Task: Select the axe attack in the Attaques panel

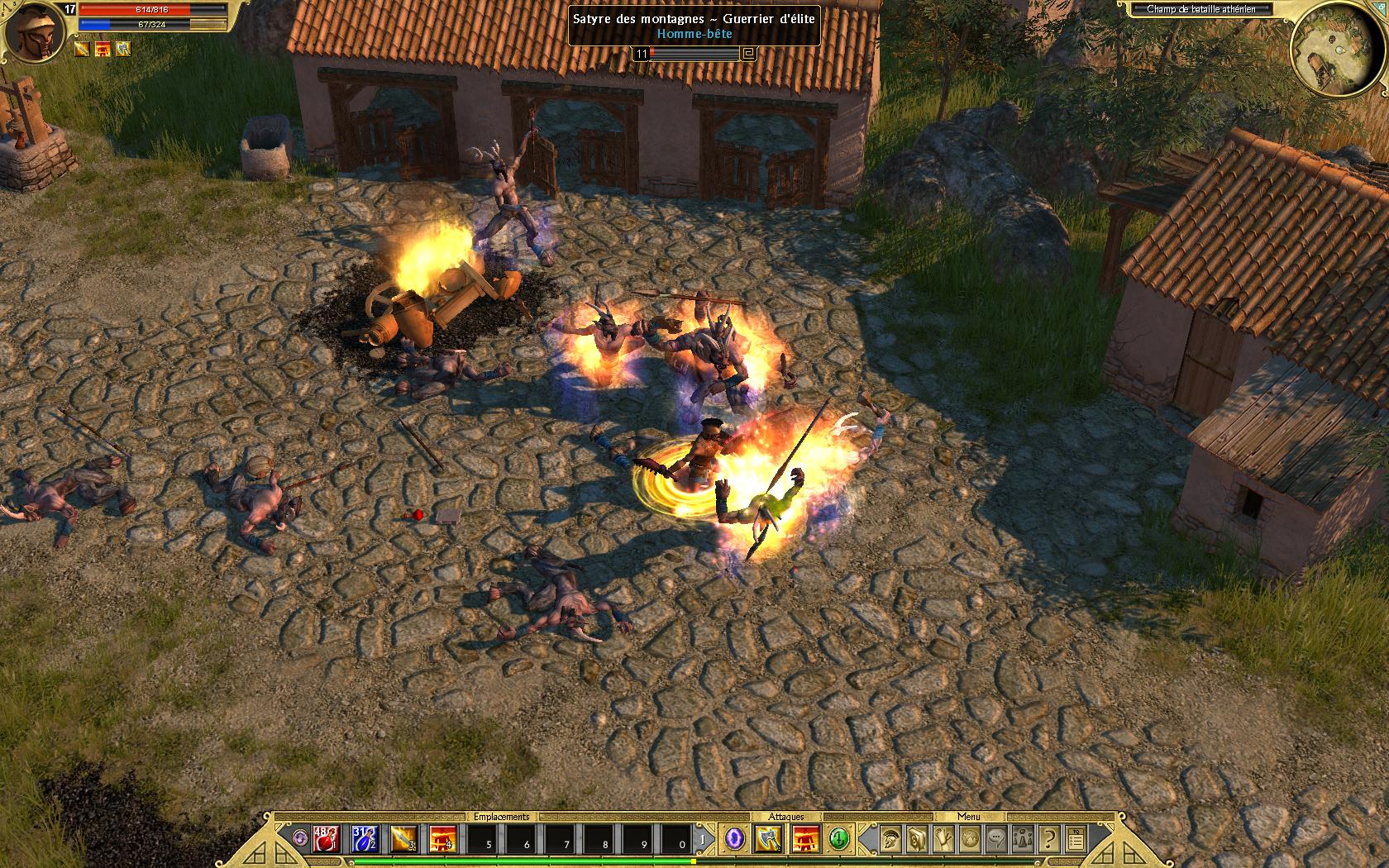Action: (770, 840)
